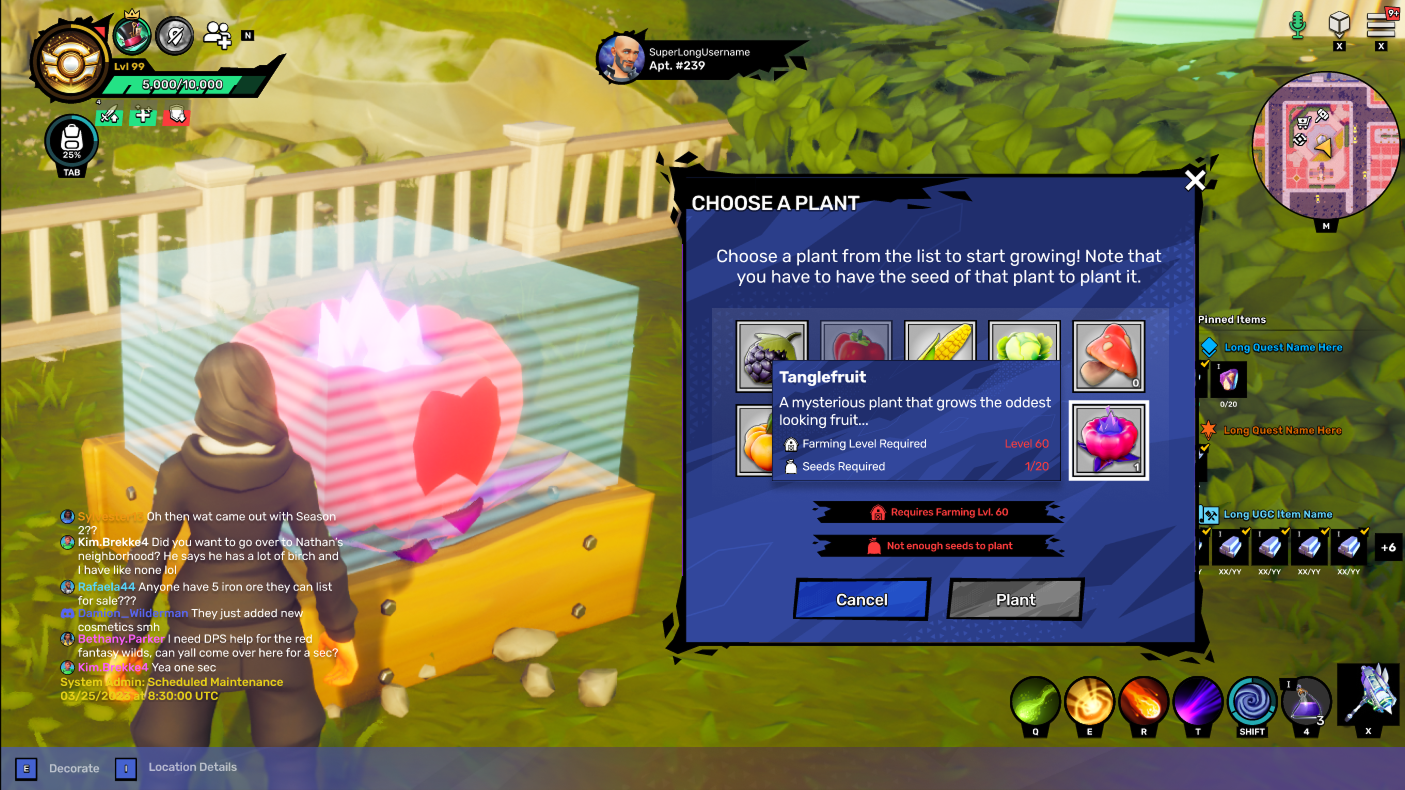This screenshot has height=790, width=1405.
Task: Select the hammer weapon slot
Action: tap(1367, 694)
